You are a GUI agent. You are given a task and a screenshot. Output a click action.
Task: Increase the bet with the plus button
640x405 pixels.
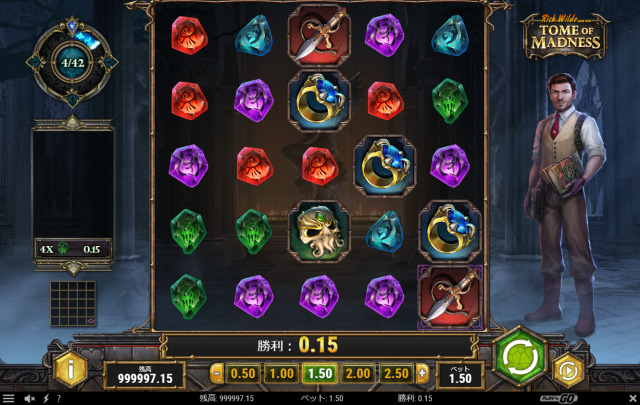click(x=422, y=374)
